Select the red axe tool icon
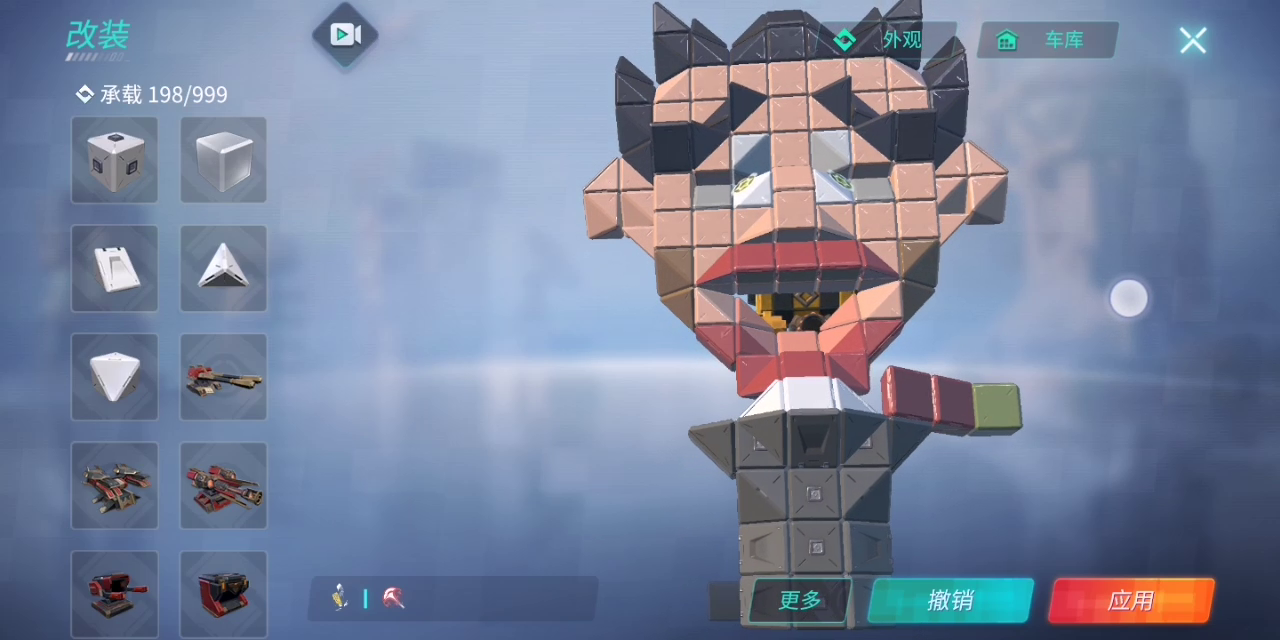 393,598
